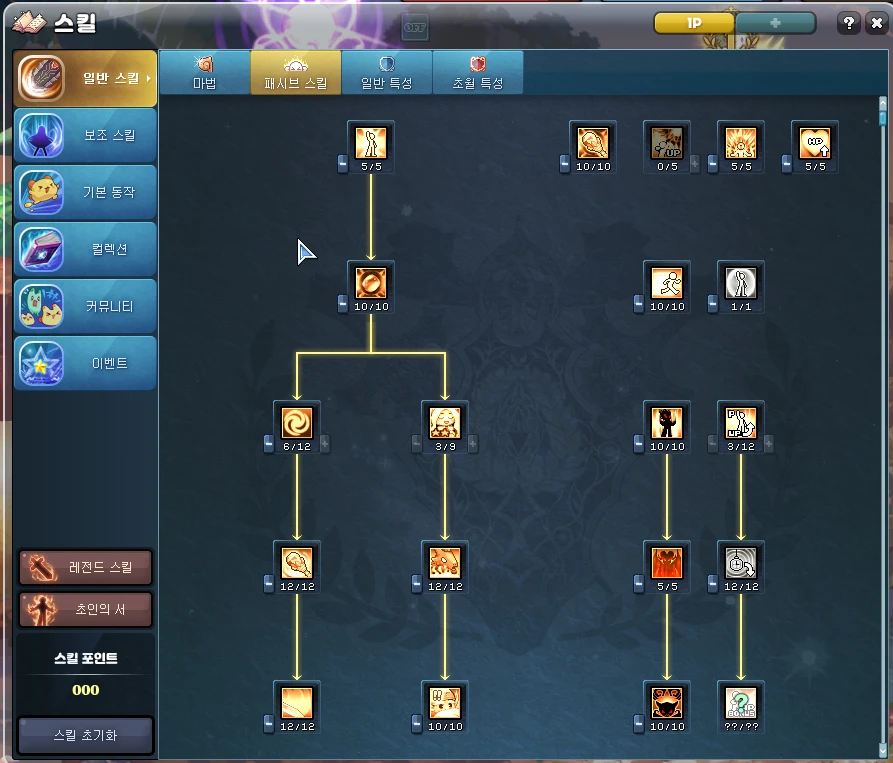Open the 초월 특성 tab

[x=478, y=73]
